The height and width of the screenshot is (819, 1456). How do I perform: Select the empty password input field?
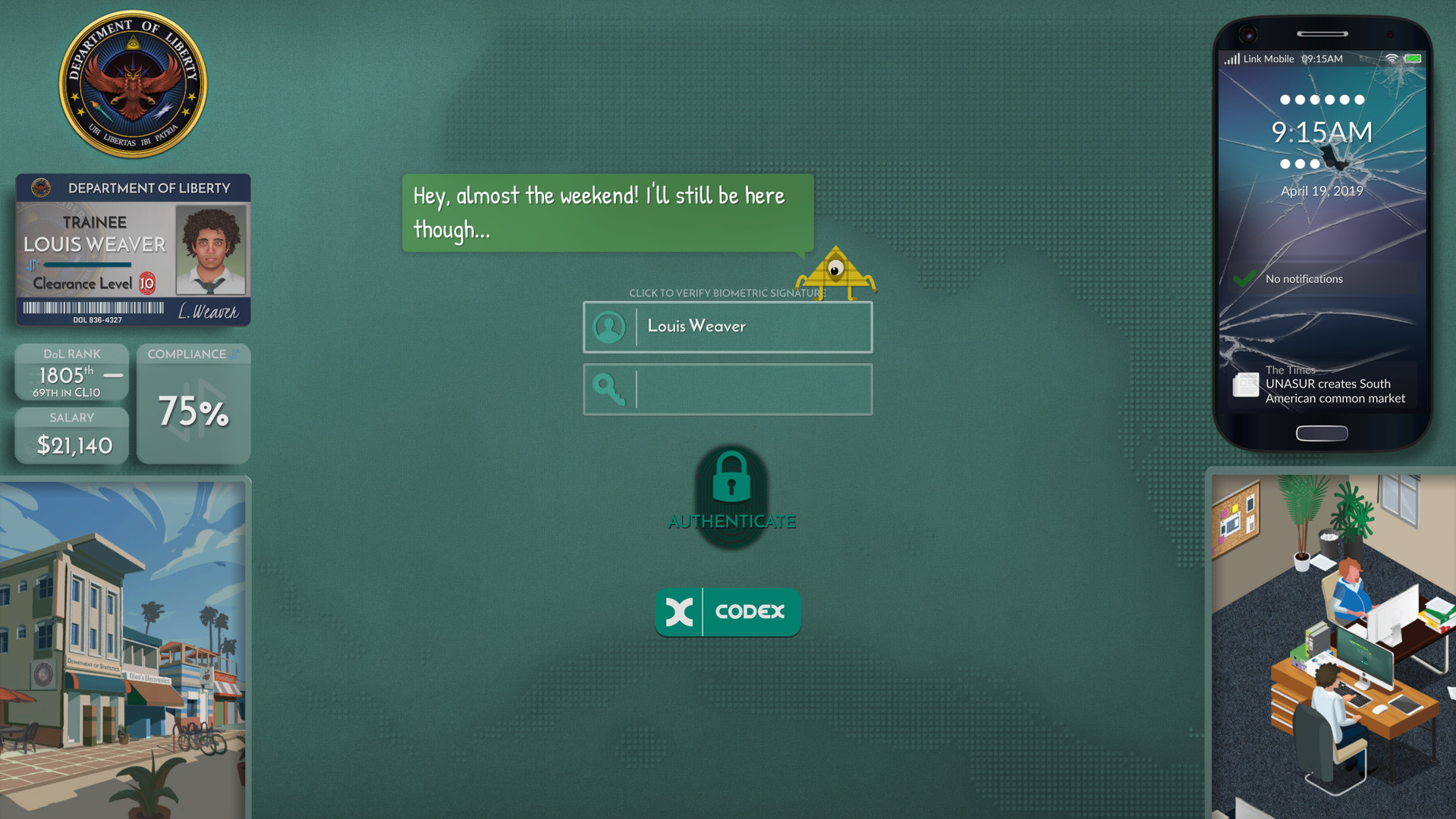click(x=751, y=389)
